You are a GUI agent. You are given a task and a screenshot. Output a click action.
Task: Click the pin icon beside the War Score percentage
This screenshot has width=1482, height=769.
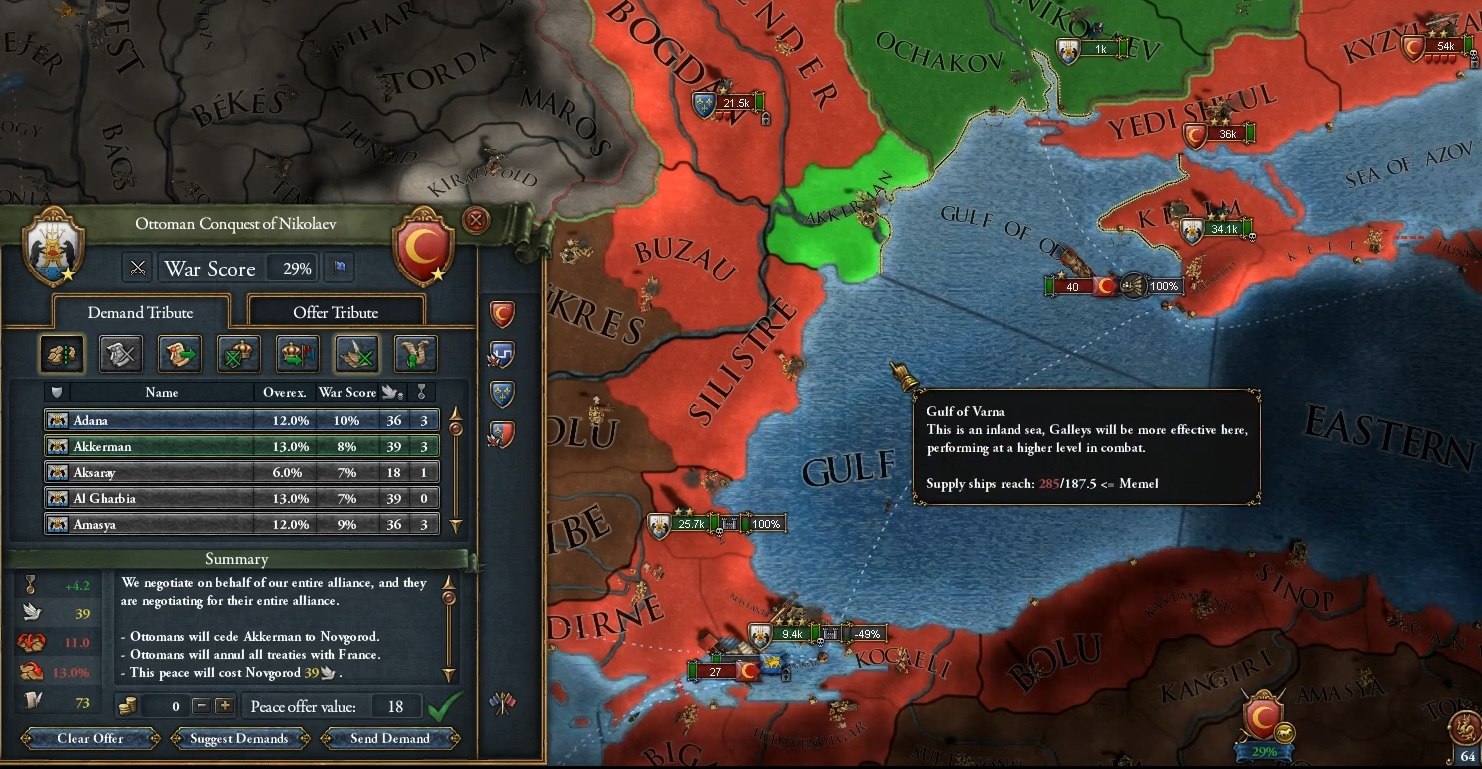coord(338,268)
